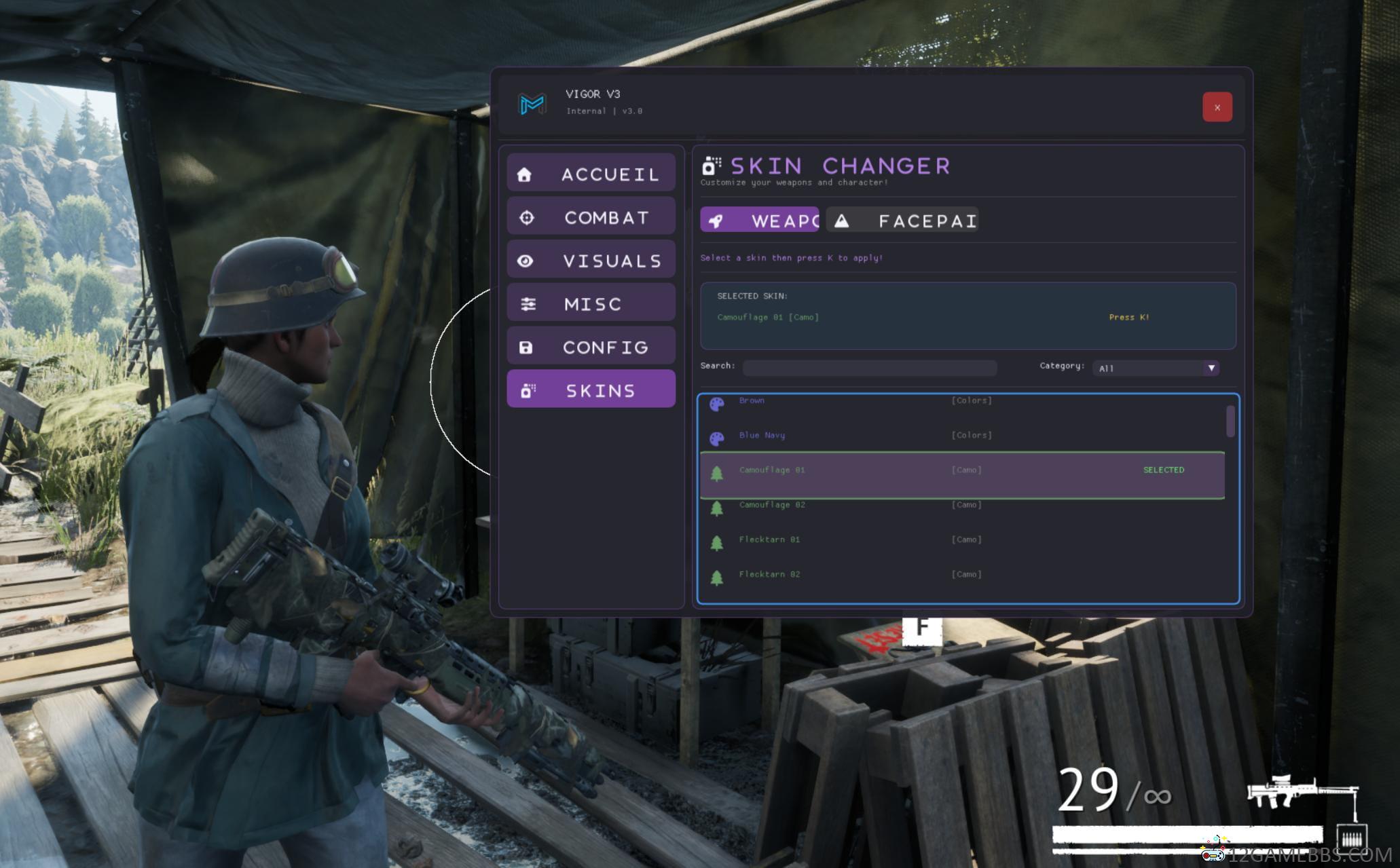Open the Visuals menu section
The width and height of the screenshot is (1400, 868).
tap(591, 261)
